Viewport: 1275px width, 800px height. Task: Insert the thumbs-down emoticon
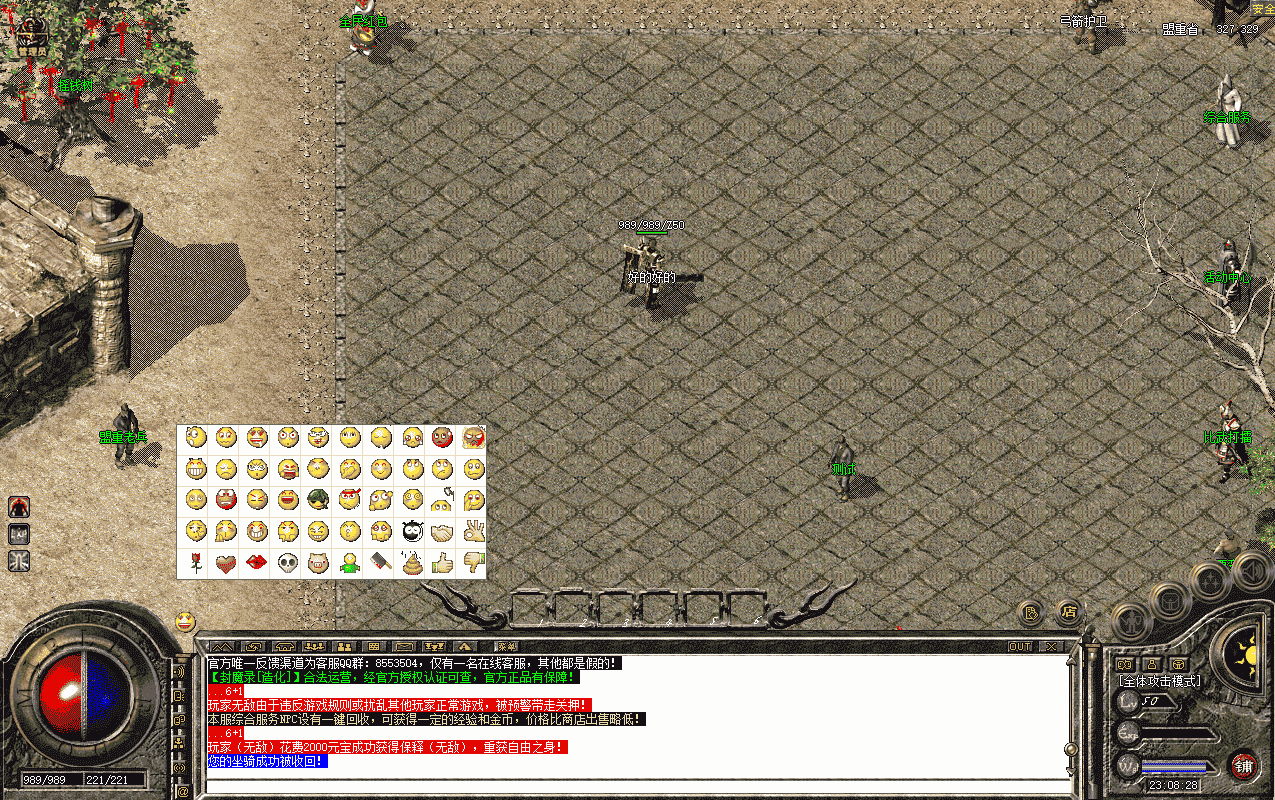coord(473,562)
